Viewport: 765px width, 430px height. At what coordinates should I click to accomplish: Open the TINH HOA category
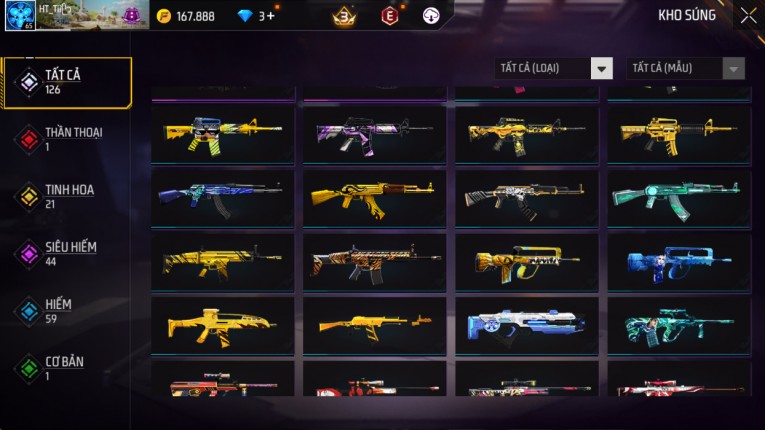pos(66,196)
